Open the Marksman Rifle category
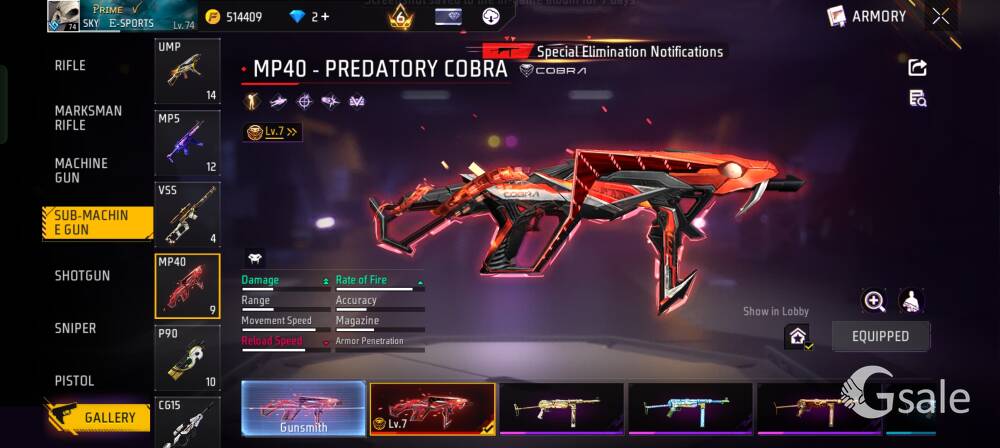This screenshot has width=1000, height=448. click(x=88, y=118)
